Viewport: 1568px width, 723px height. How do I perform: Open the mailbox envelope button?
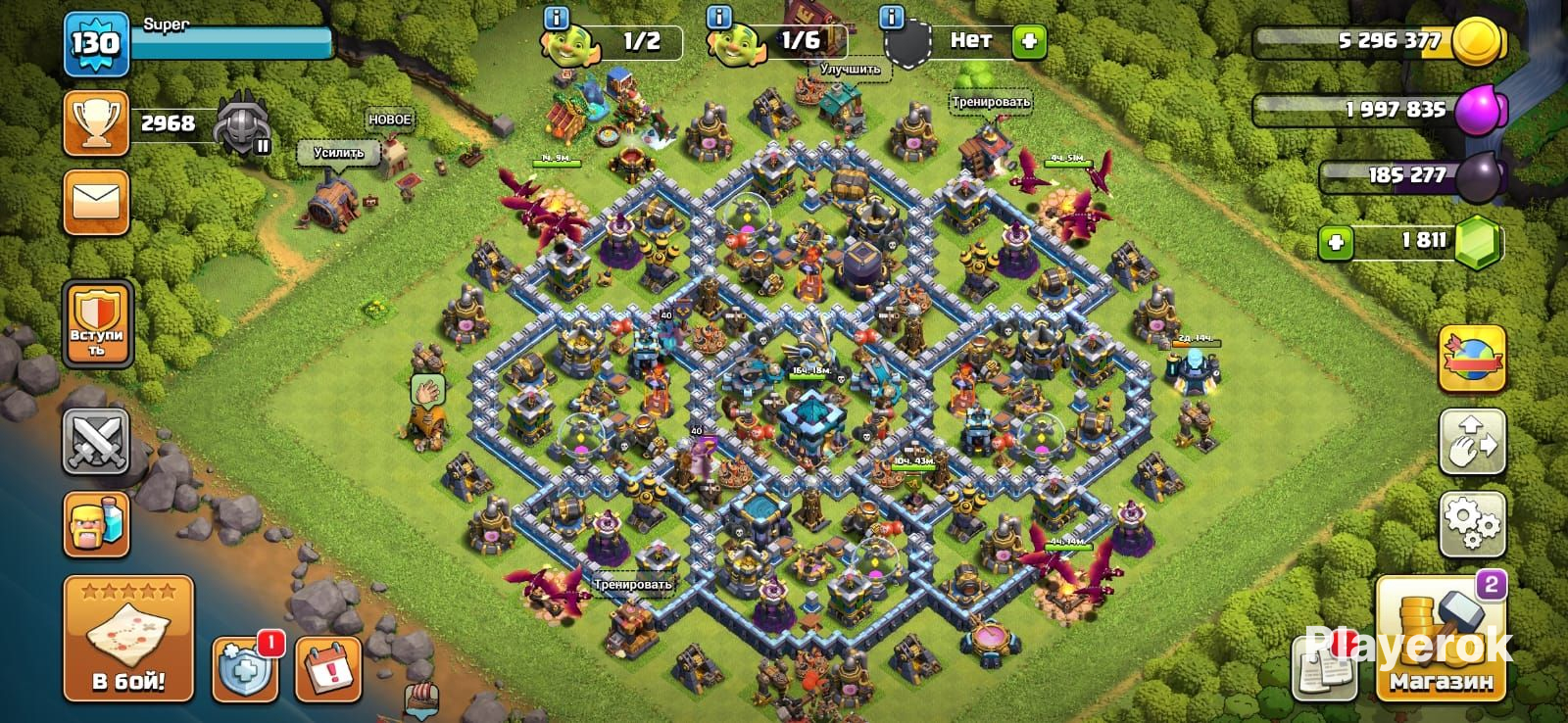(x=96, y=203)
